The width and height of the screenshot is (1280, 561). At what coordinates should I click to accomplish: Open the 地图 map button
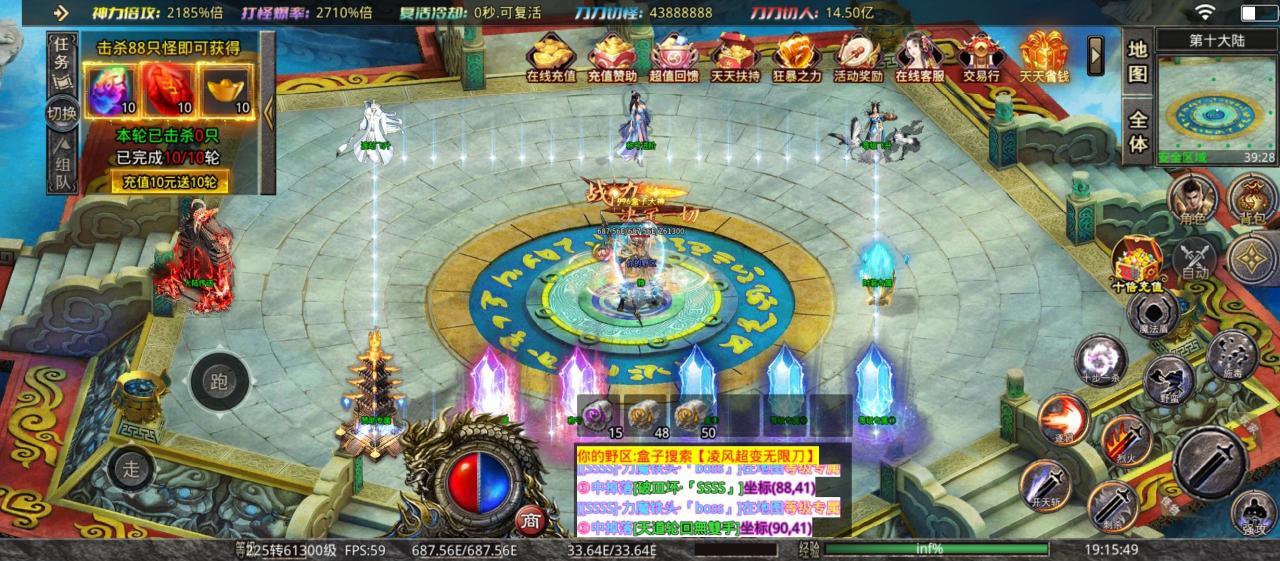[x=1138, y=62]
